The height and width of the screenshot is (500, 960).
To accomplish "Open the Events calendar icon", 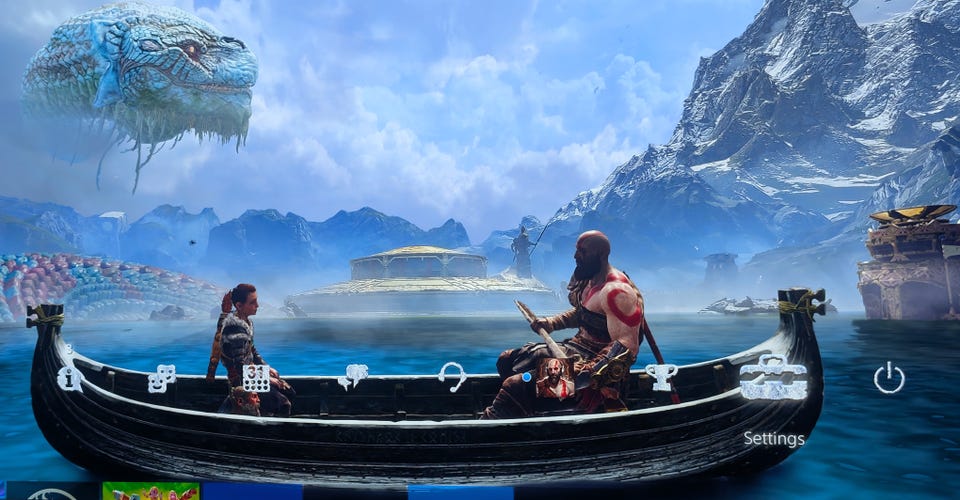I will (x=256, y=377).
